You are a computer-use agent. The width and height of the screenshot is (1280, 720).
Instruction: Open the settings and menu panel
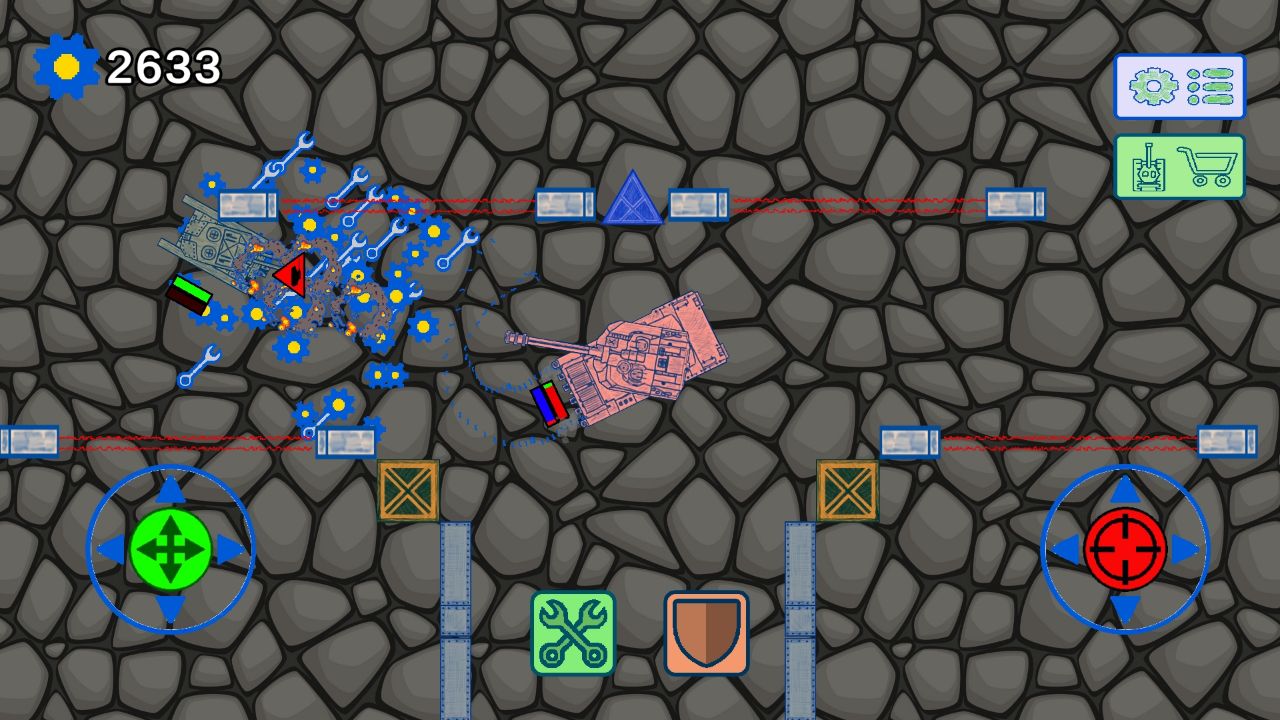pos(1180,86)
